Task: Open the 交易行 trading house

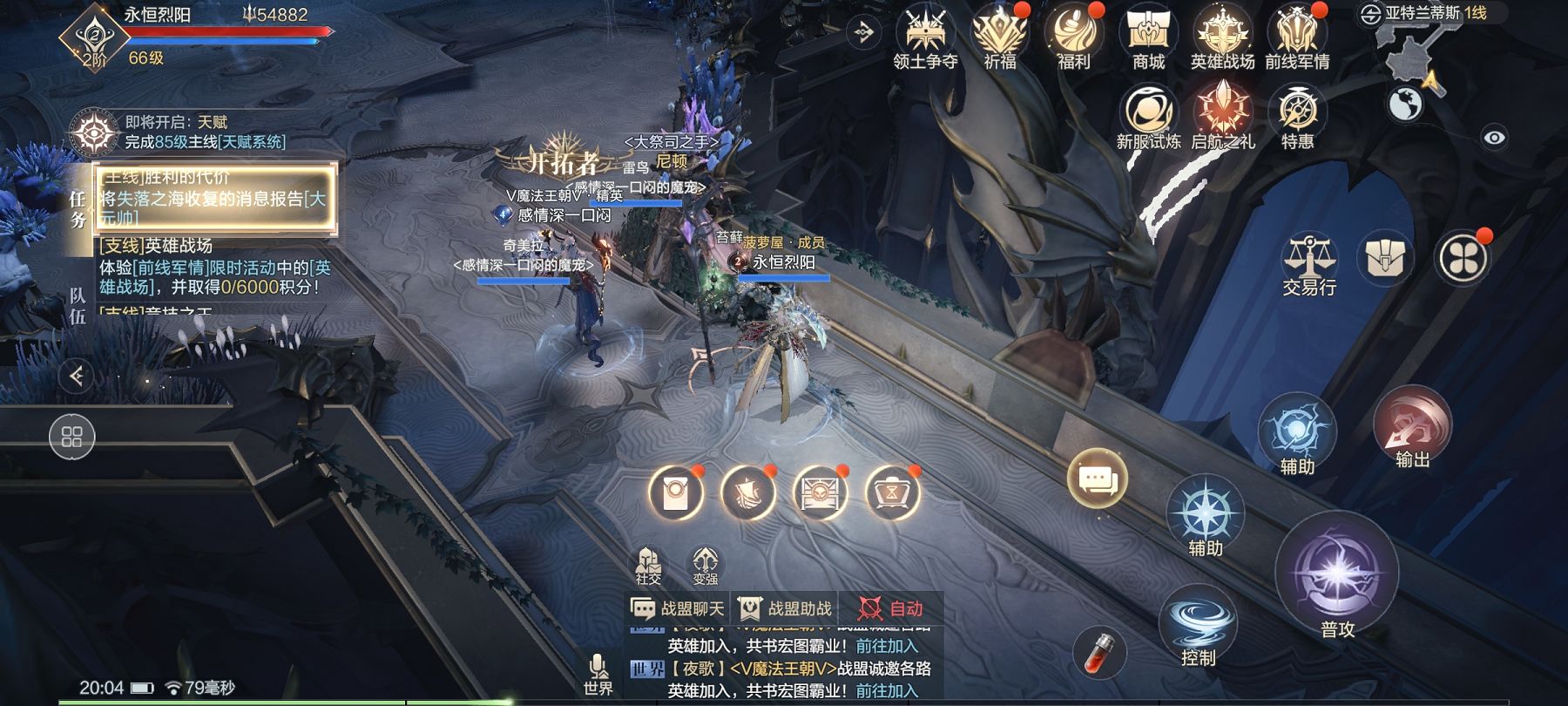Action: (1309, 263)
